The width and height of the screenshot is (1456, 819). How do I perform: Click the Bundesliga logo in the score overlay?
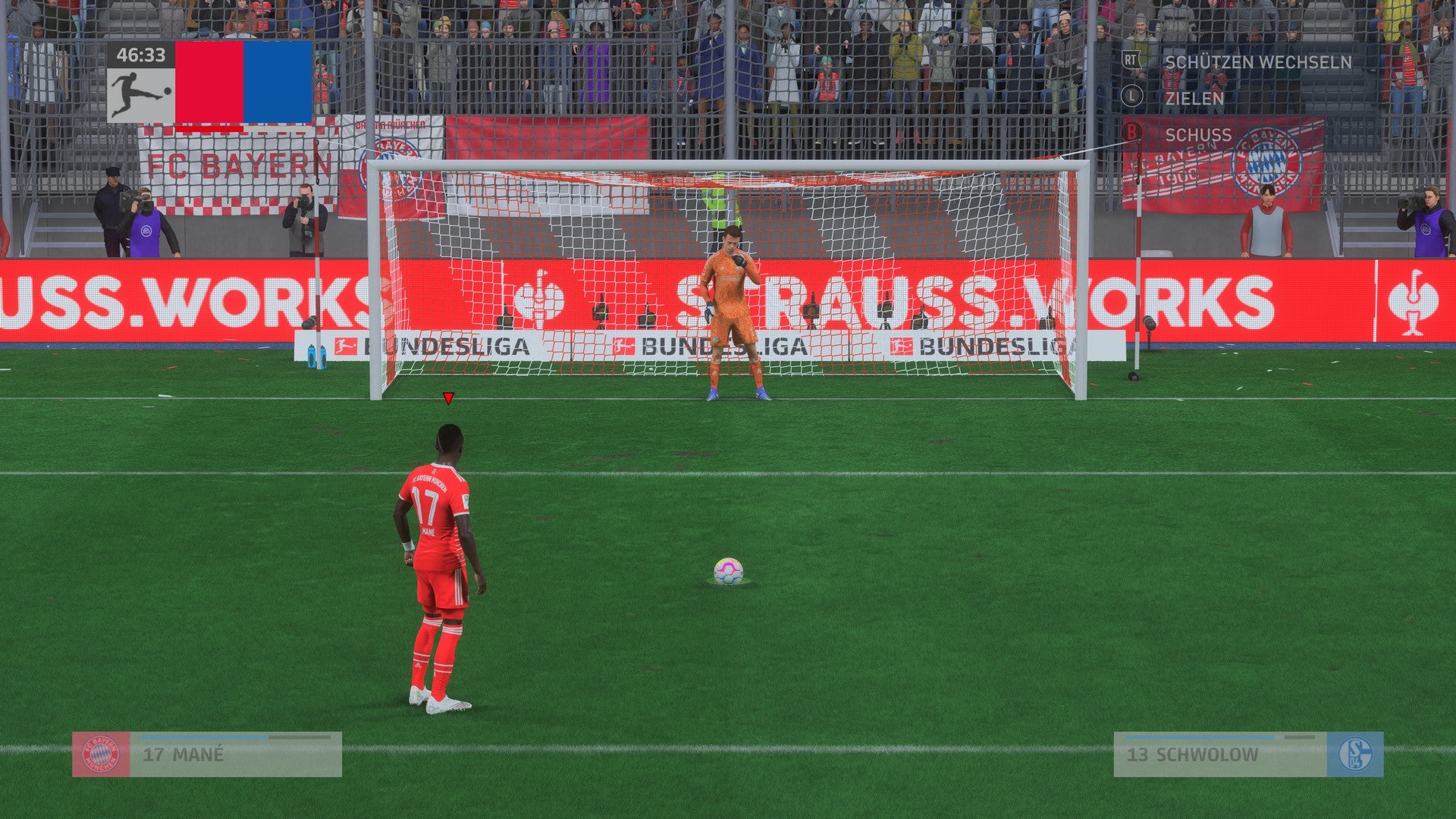(x=139, y=93)
